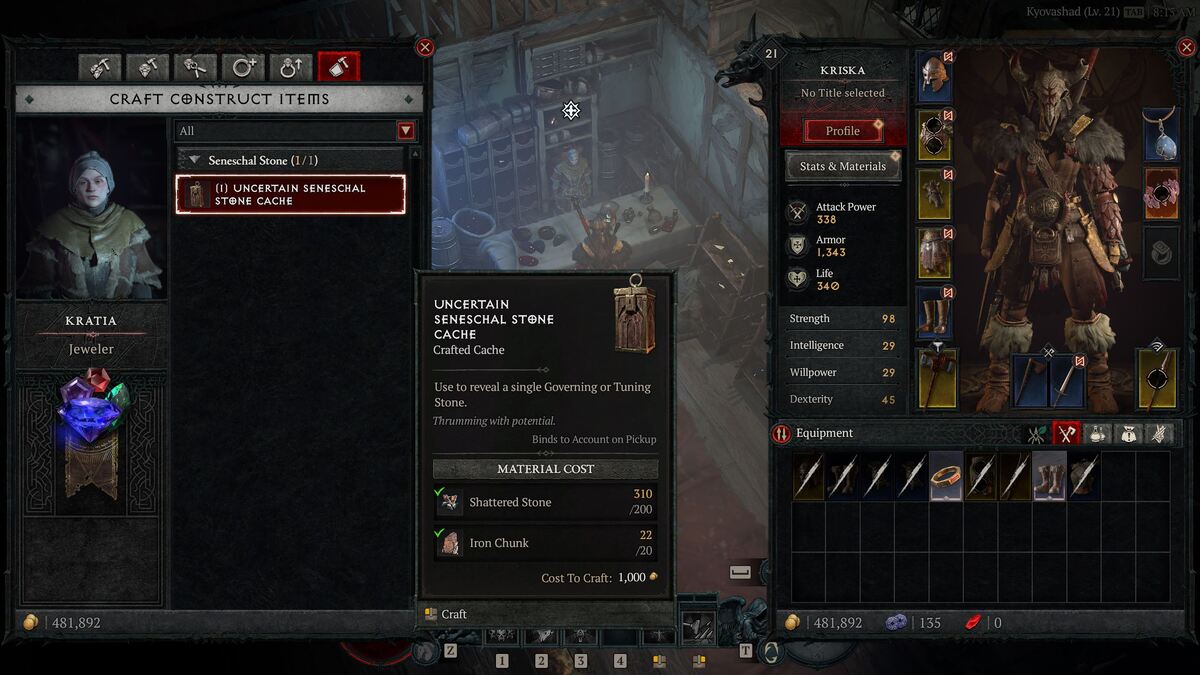This screenshot has width=1200, height=675.
Task: Switch to the consumables potion bag tab
Action: point(1098,434)
